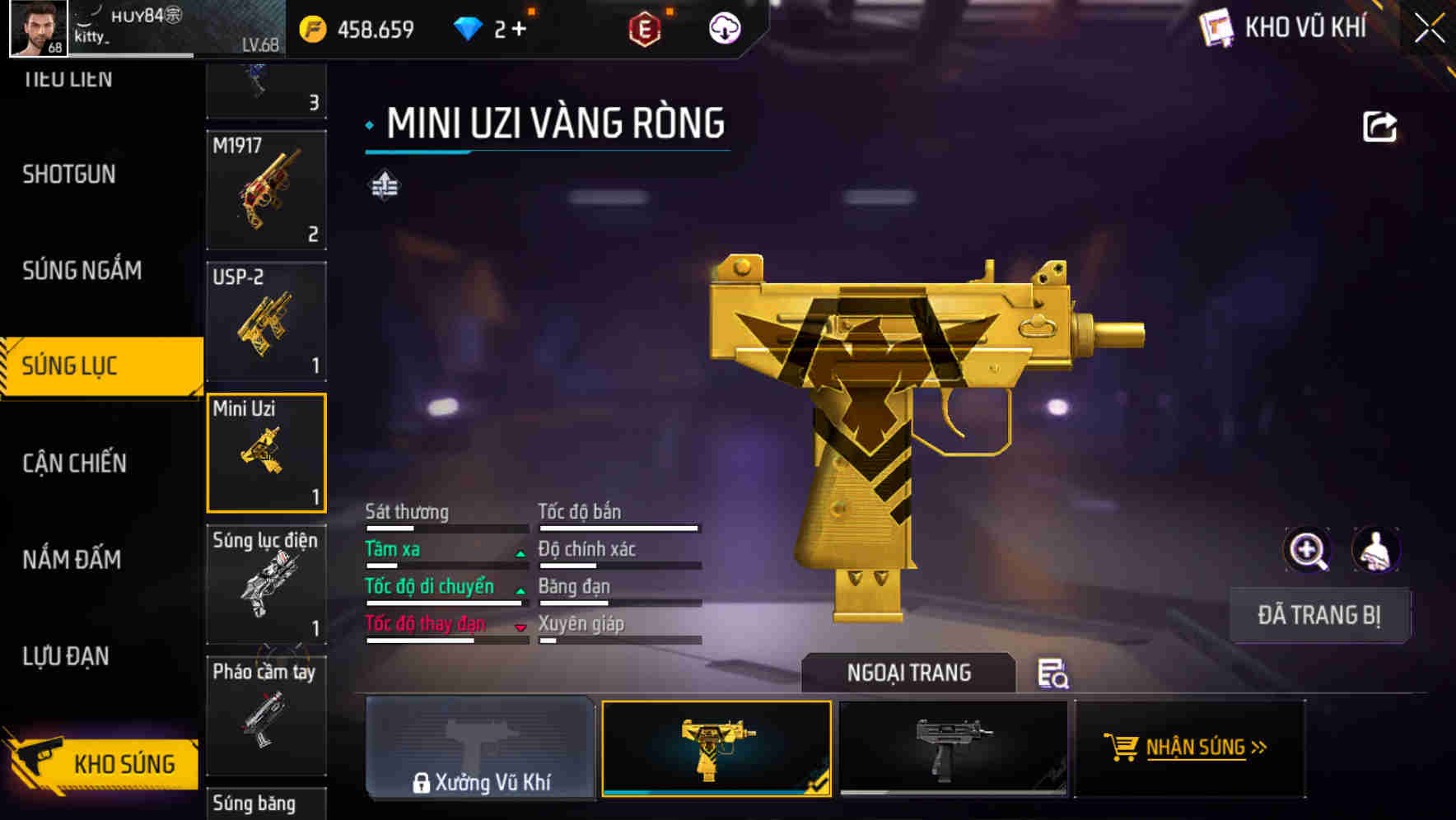The width and height of the screenshot is (1456, 820).
Task: Switch to the Lựu Đạn category
Action: (66, 656)
